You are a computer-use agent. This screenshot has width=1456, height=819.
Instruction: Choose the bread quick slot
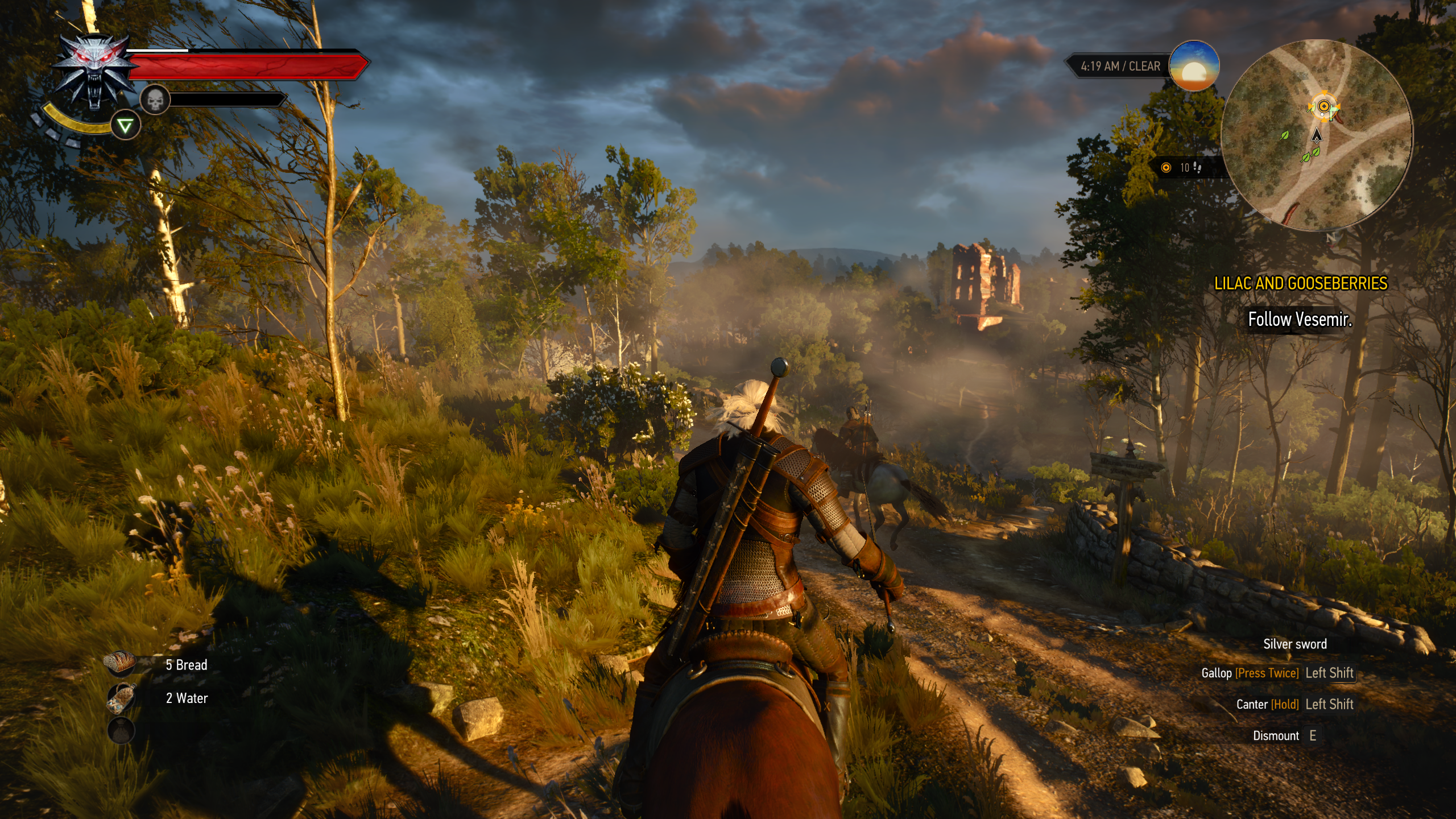[121, 664]
